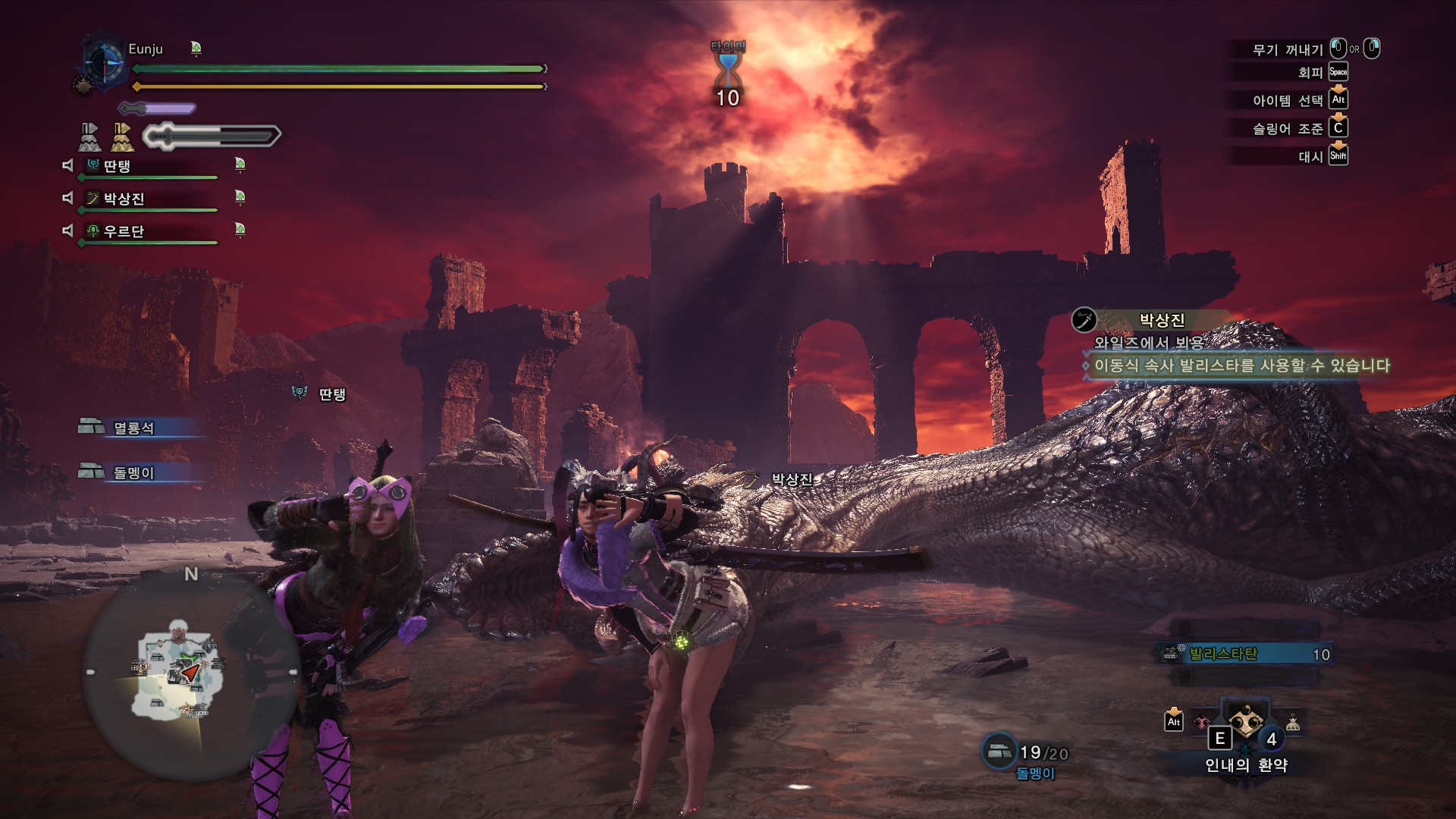Viewport: 1456px width, 819px height.
Task: Click the Eunju player compass emblem
Action: tap(103, 61)
